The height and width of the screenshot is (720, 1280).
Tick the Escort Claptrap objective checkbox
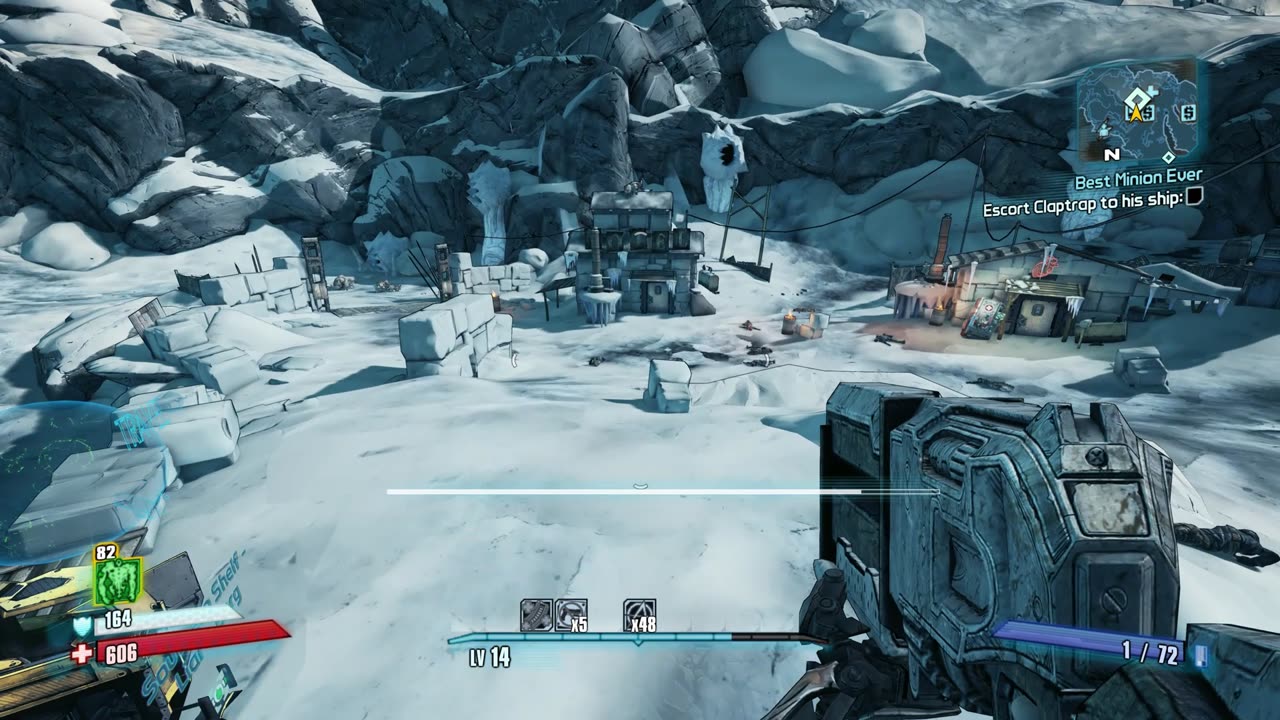tap(1193, 198)
